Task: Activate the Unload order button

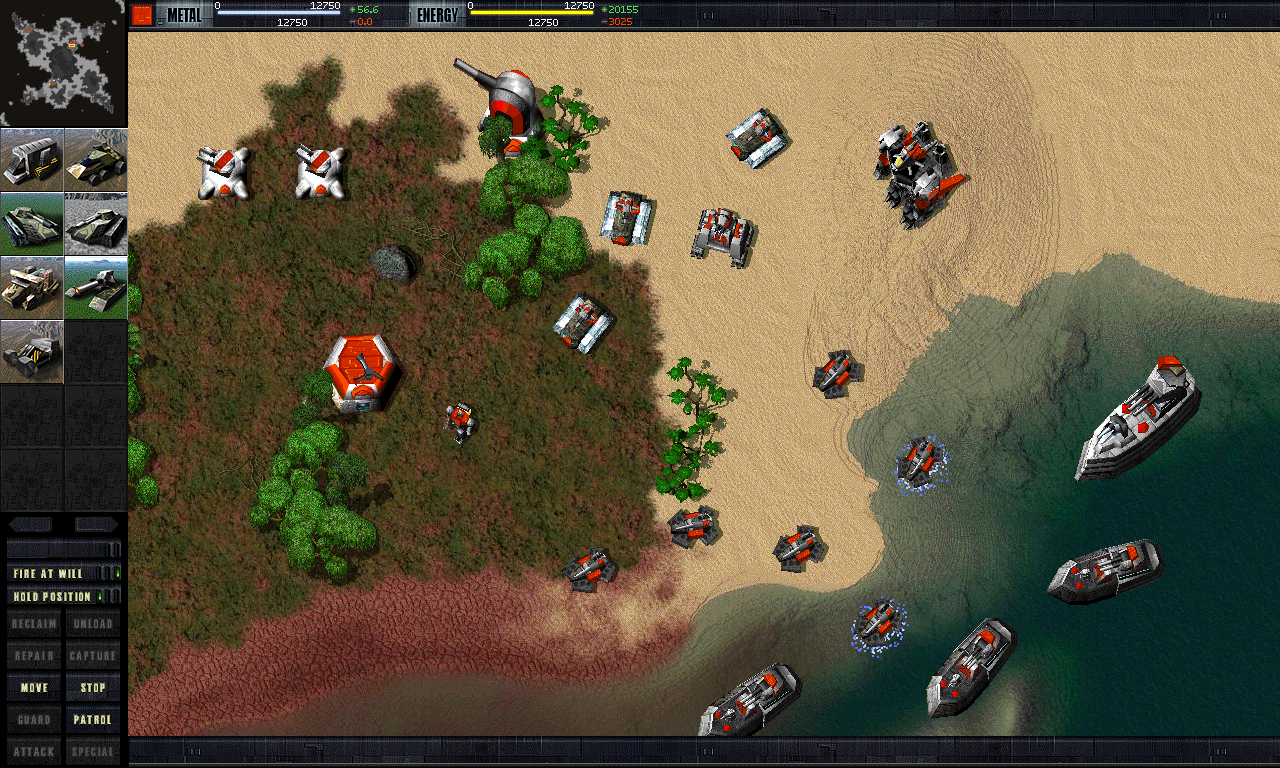Action: point(93,624)
